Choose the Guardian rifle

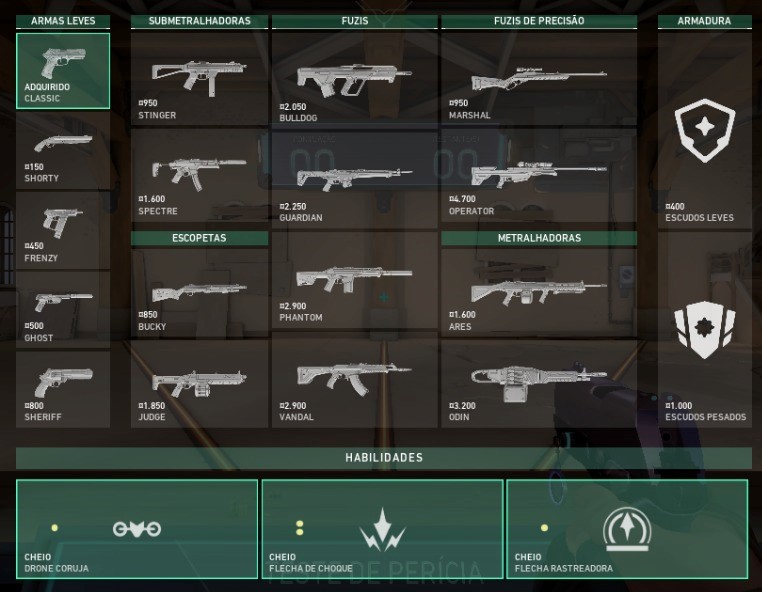tap(354, 182)
